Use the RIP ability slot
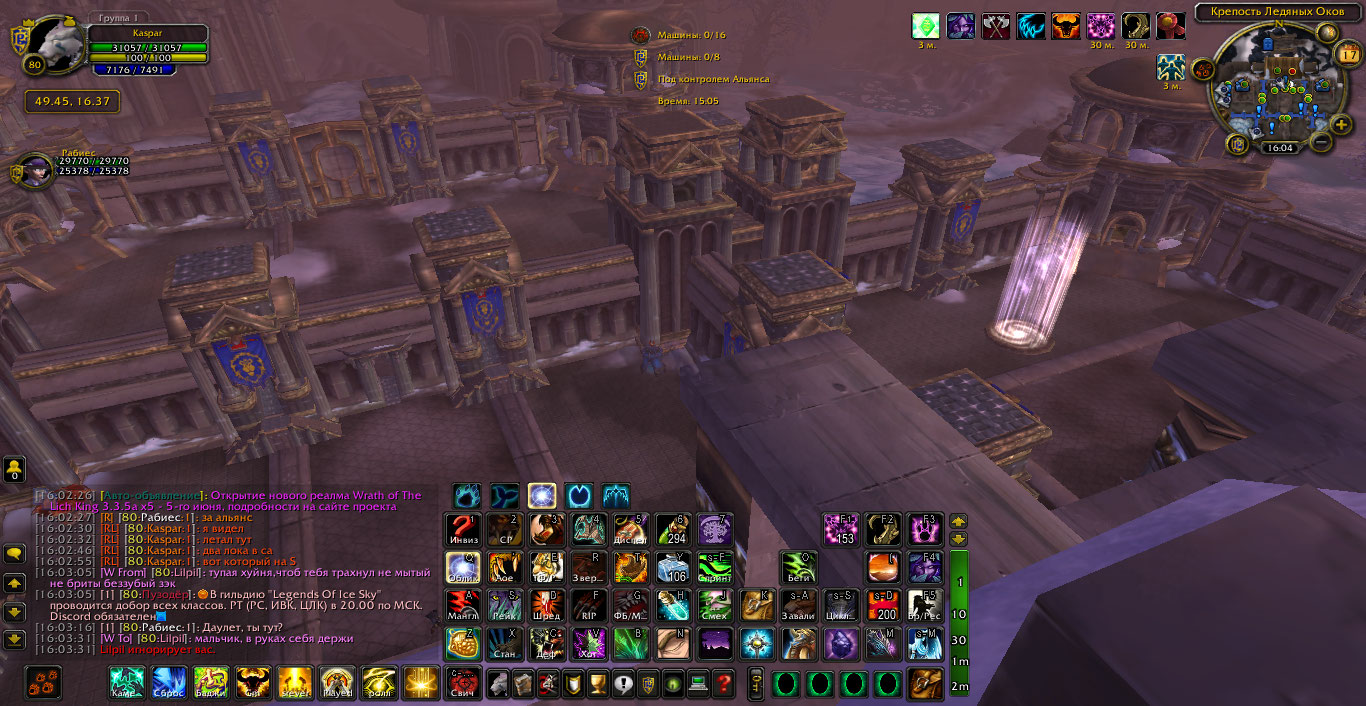 [588, 606]
